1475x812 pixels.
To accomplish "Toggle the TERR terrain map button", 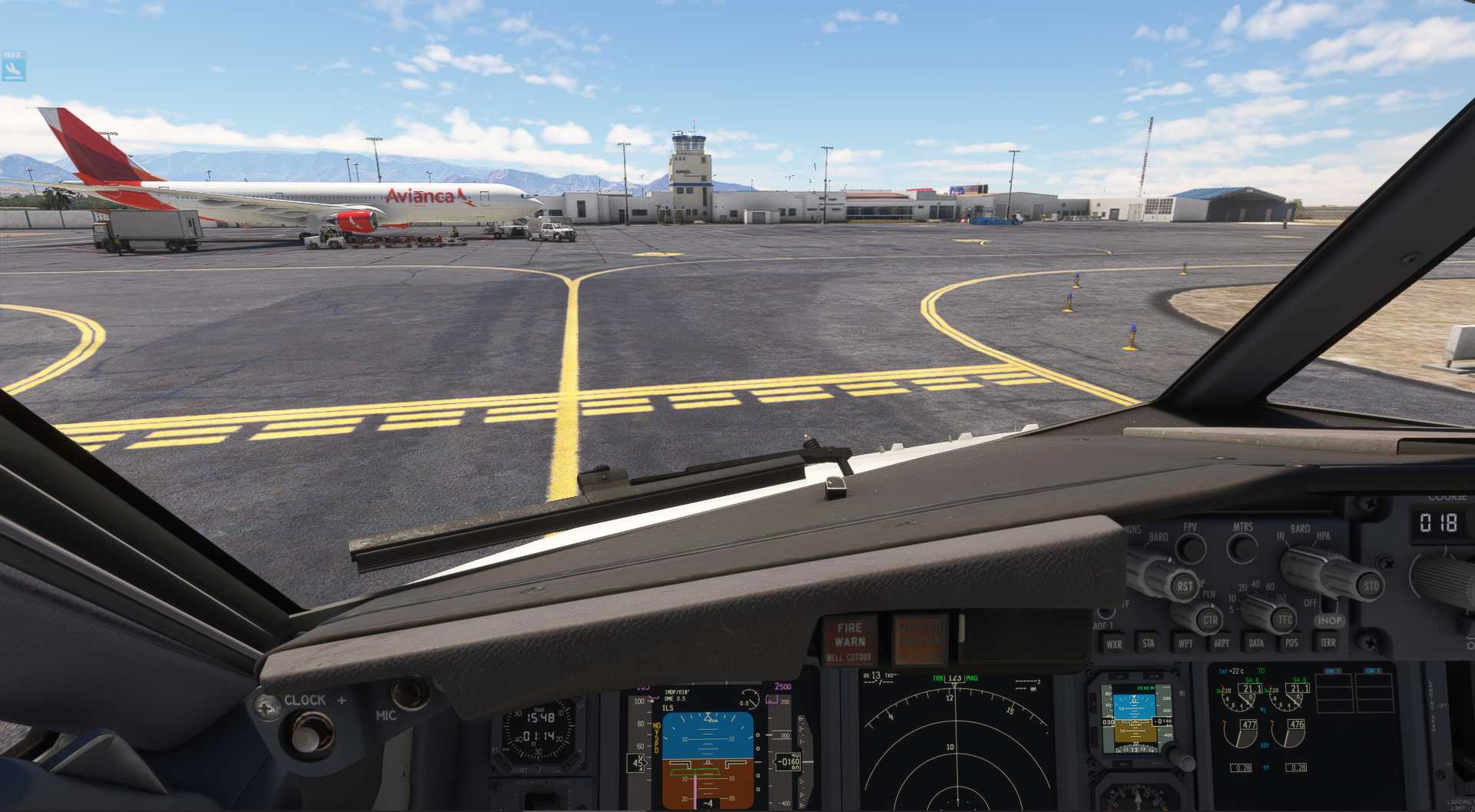I will pos(1328,642).
